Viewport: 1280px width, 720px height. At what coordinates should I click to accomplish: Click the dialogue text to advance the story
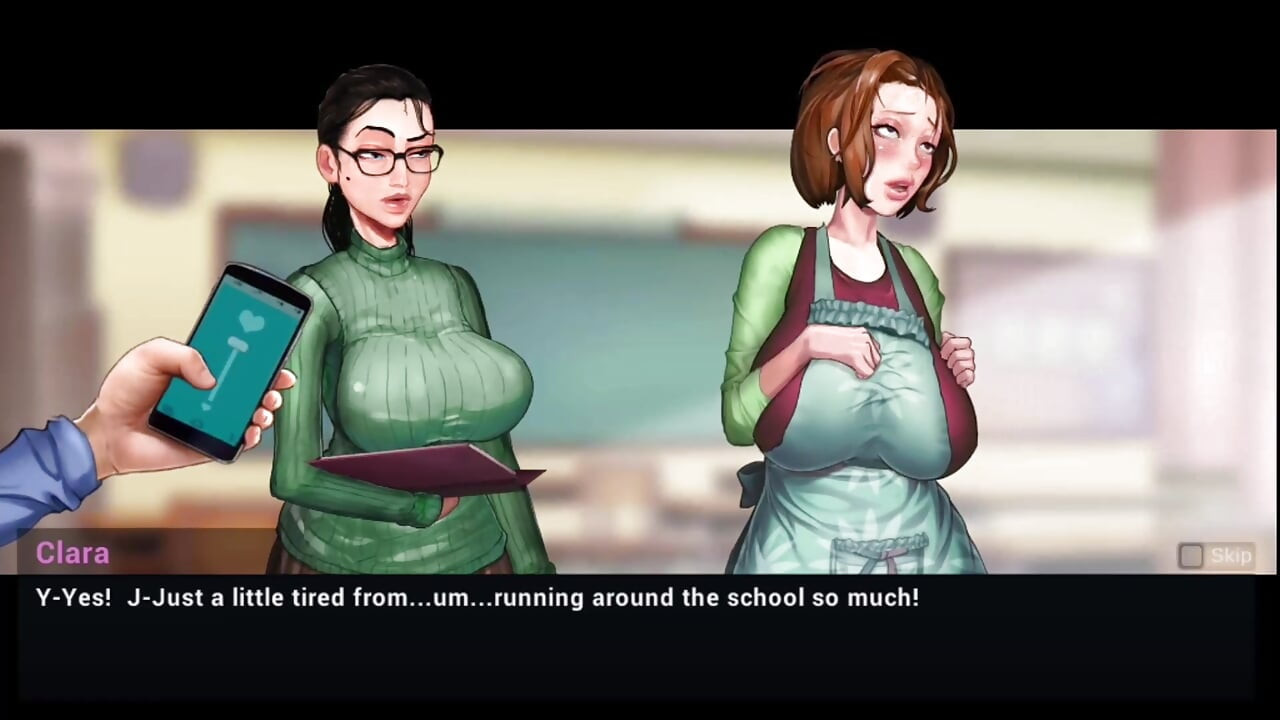coord(478,597)
